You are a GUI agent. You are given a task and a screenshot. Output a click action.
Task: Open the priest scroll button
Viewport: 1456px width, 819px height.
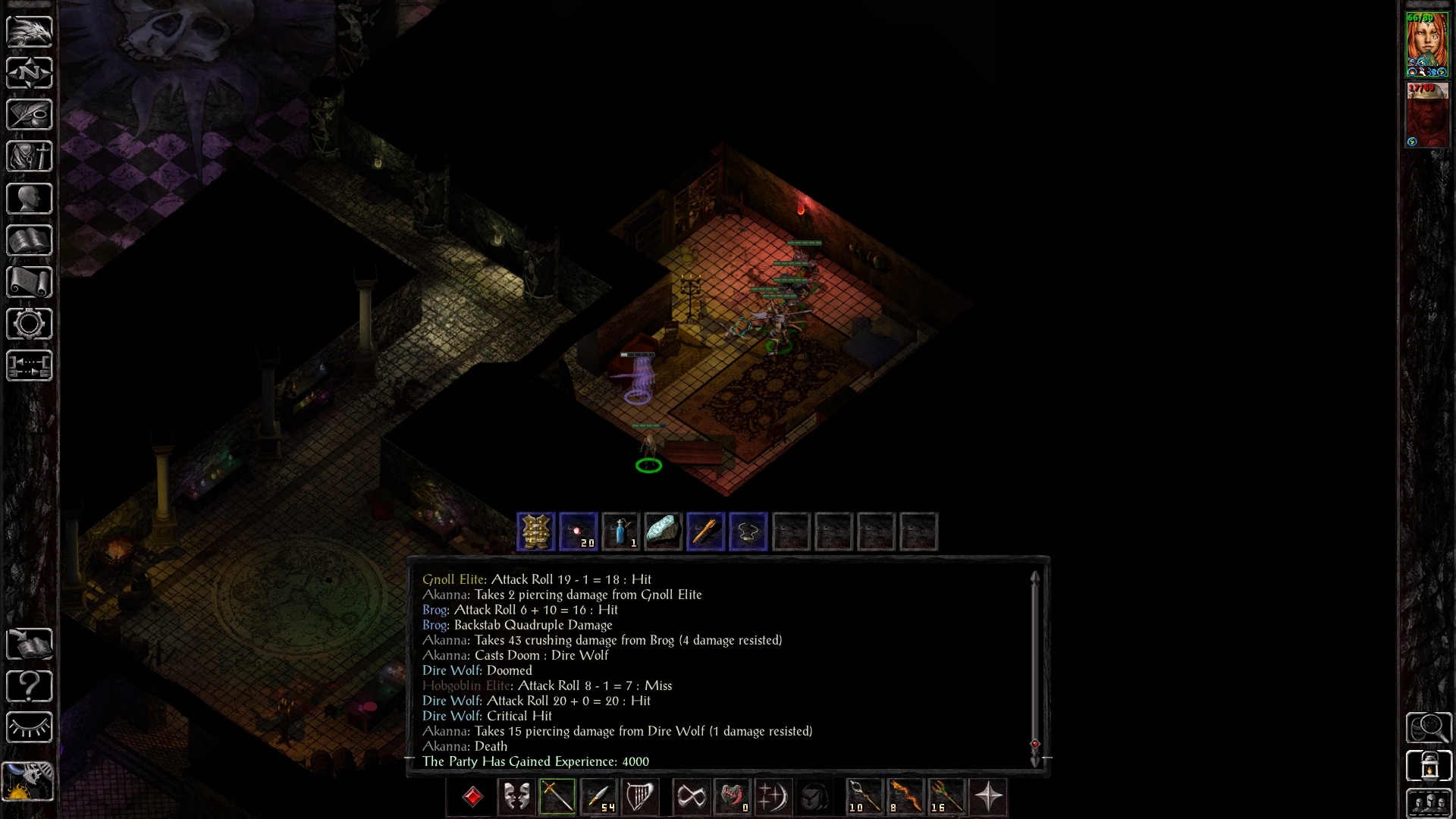pyautogui.click(x=30, y=282)
